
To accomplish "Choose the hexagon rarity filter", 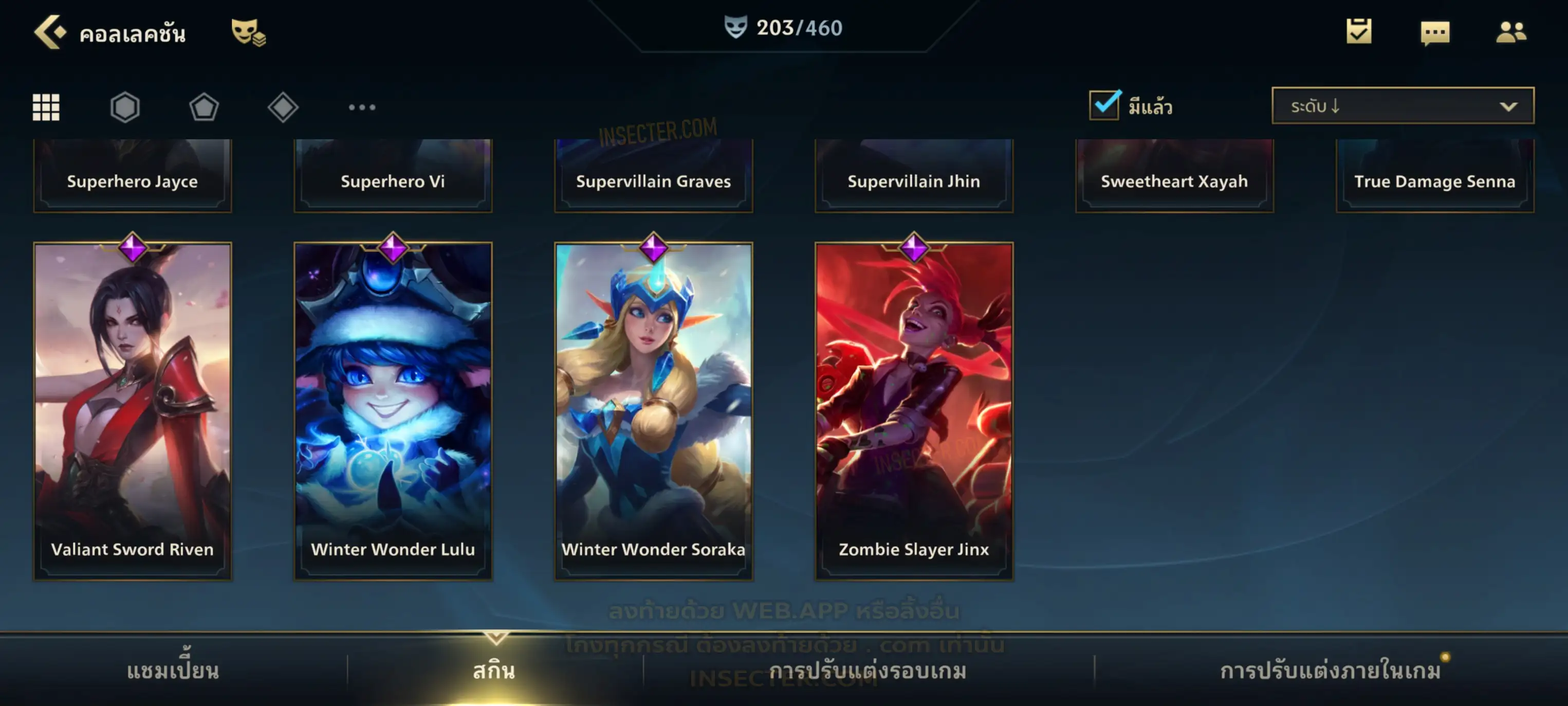I will click(x=125, y=108).
